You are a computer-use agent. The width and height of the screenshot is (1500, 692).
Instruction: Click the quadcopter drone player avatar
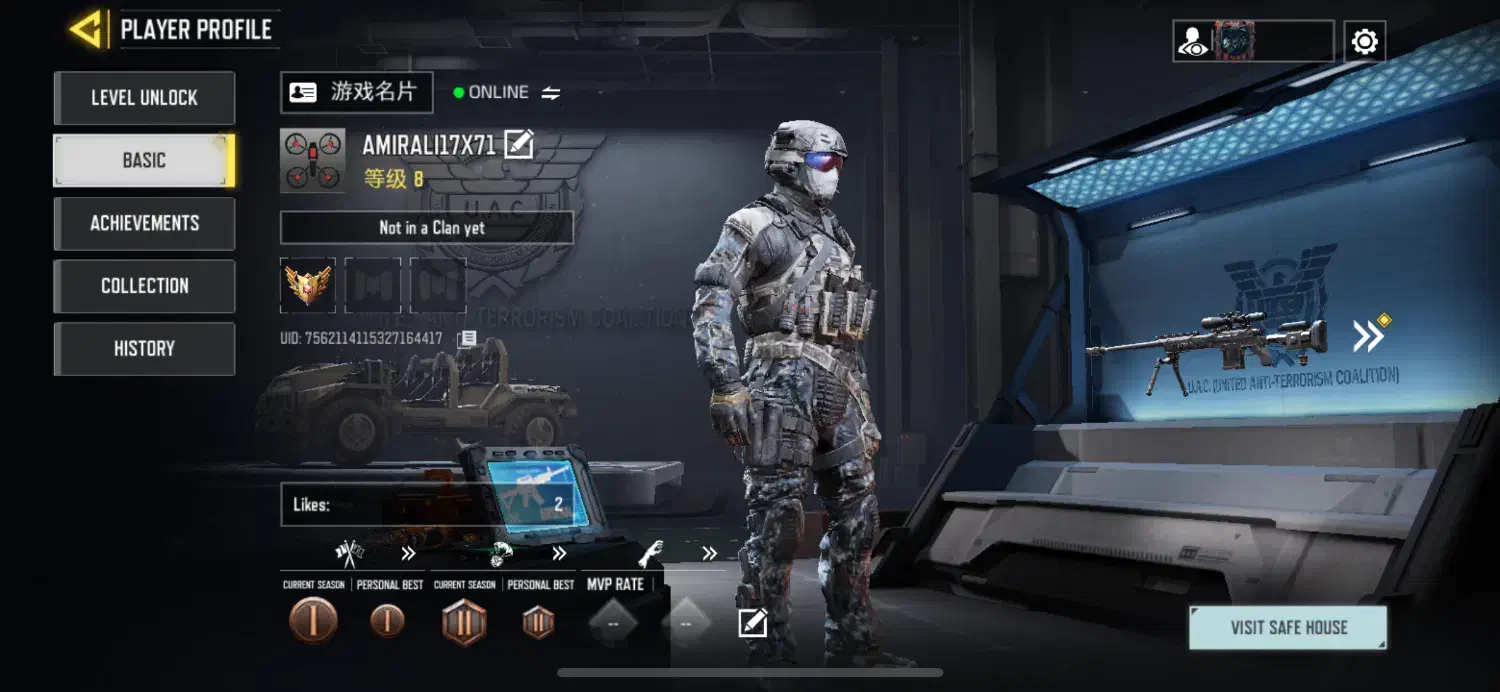[313, 160]
